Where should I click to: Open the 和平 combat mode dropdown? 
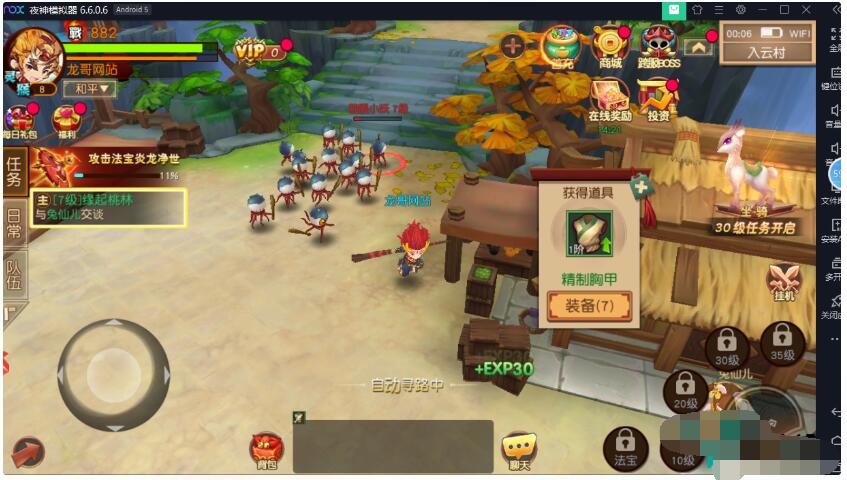coord(90,88)
